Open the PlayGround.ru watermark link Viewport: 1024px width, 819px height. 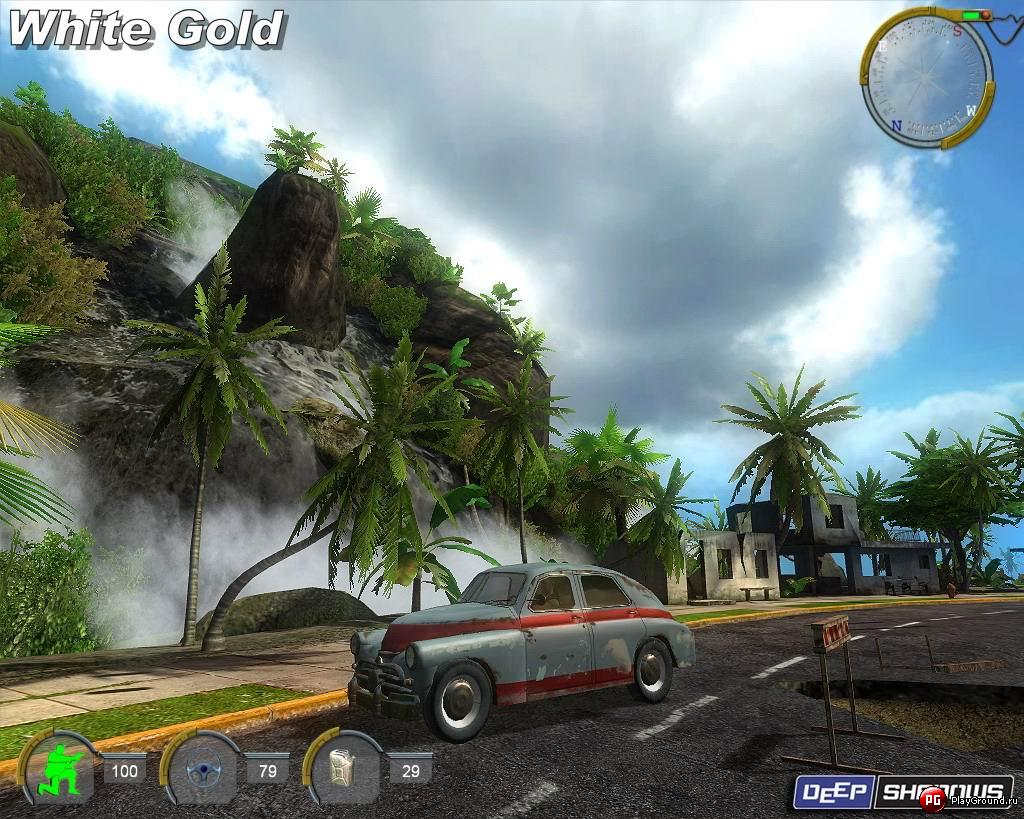[x=968, y=798]
